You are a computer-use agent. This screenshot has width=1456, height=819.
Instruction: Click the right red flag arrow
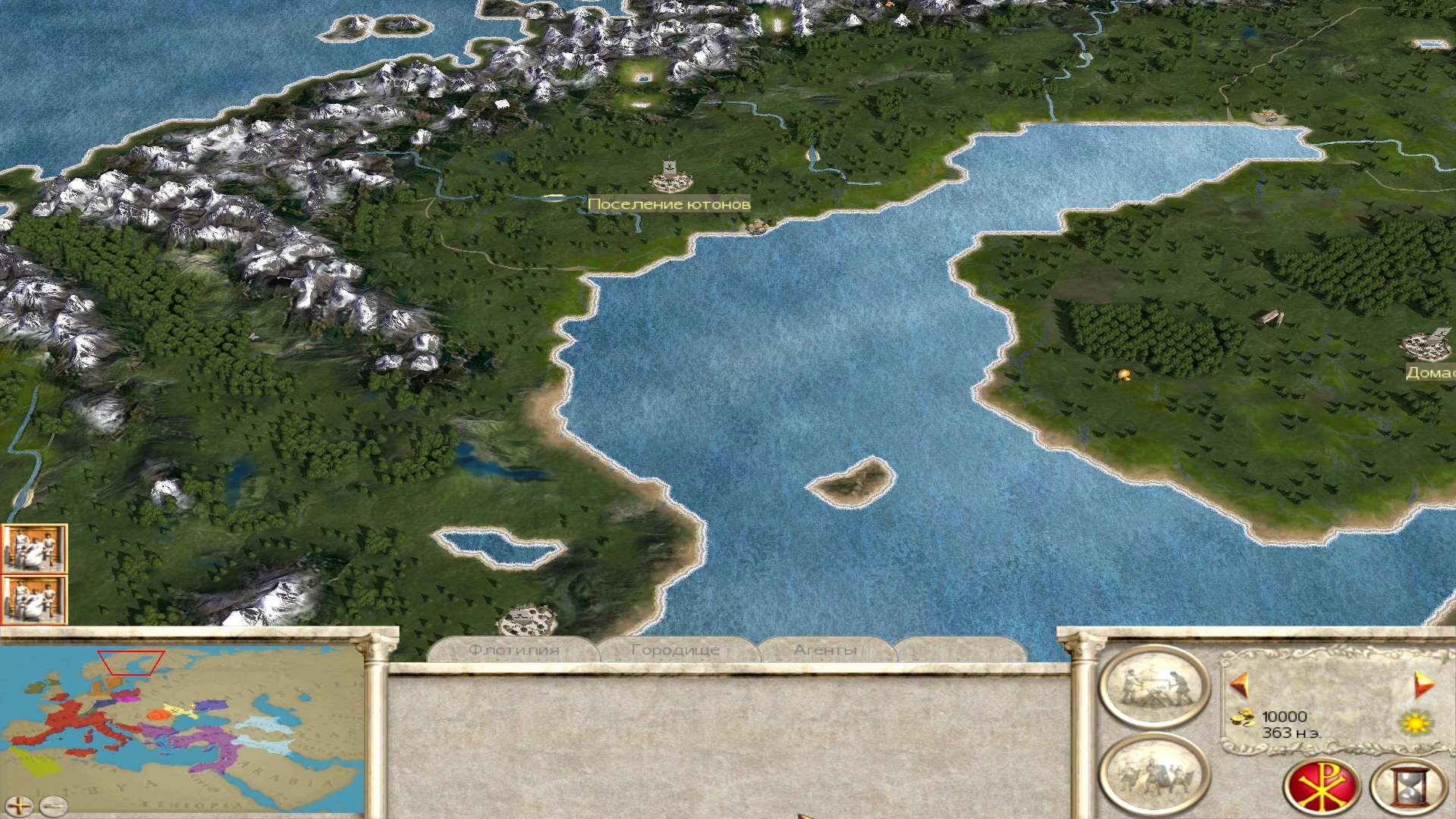[1423, 684]
